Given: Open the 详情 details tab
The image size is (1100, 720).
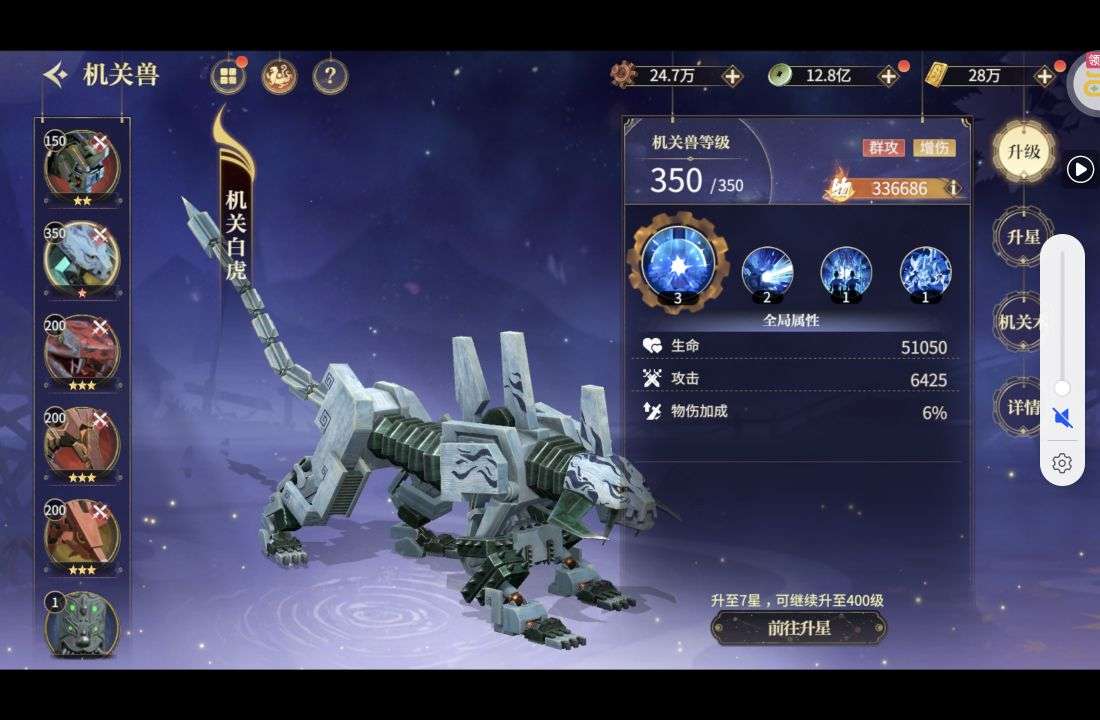Looking at the screenshot, I should (x=1022, y=408).
